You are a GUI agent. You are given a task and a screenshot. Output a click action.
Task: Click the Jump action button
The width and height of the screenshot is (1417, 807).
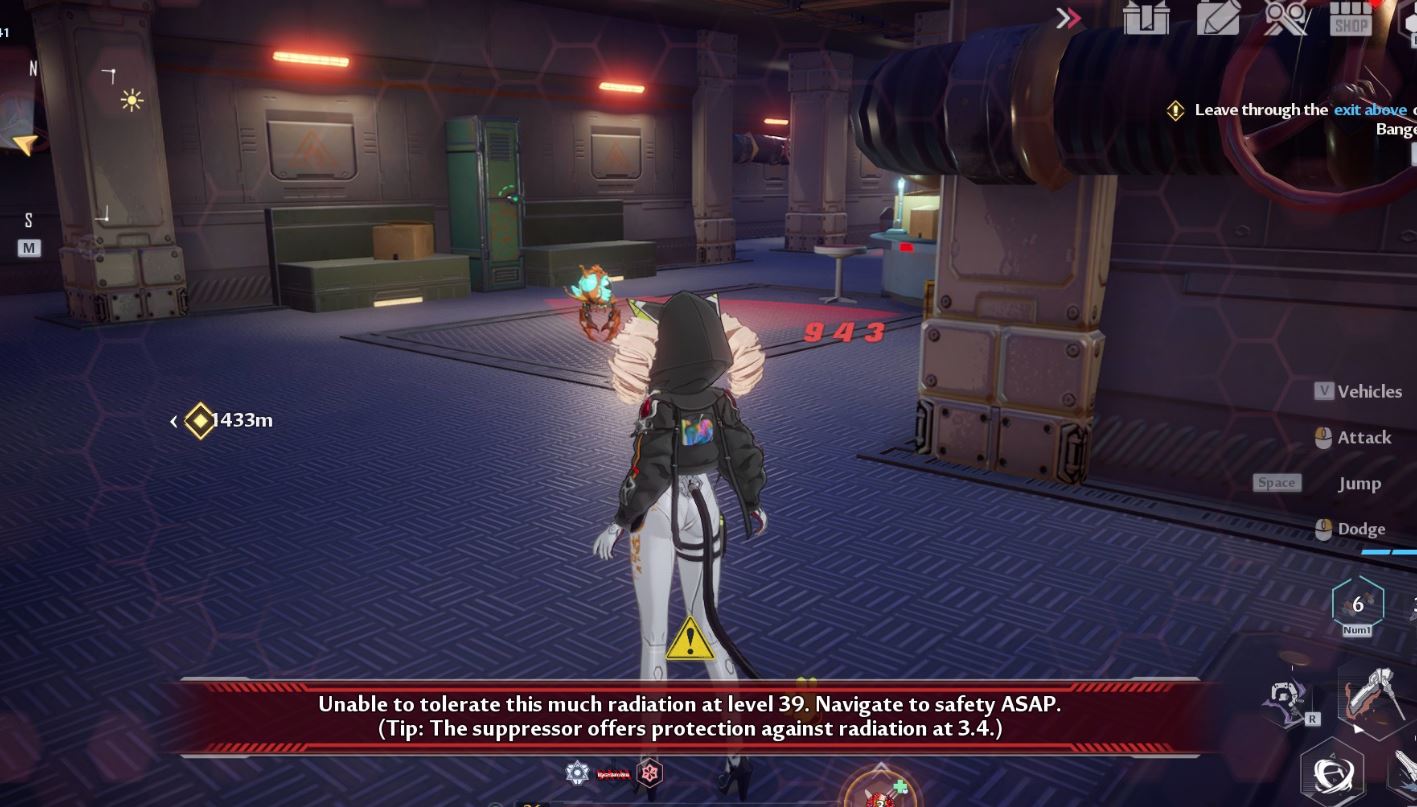pyautogui.click(x=1359, y=483)
